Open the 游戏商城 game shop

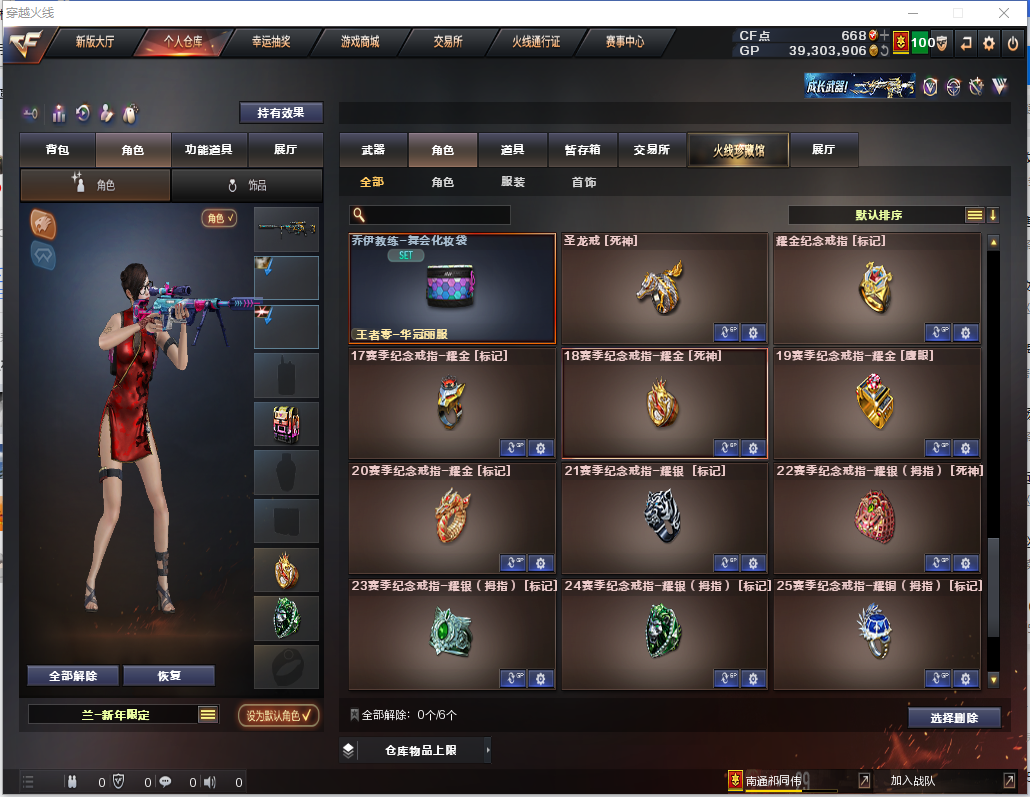coord(360,42)
